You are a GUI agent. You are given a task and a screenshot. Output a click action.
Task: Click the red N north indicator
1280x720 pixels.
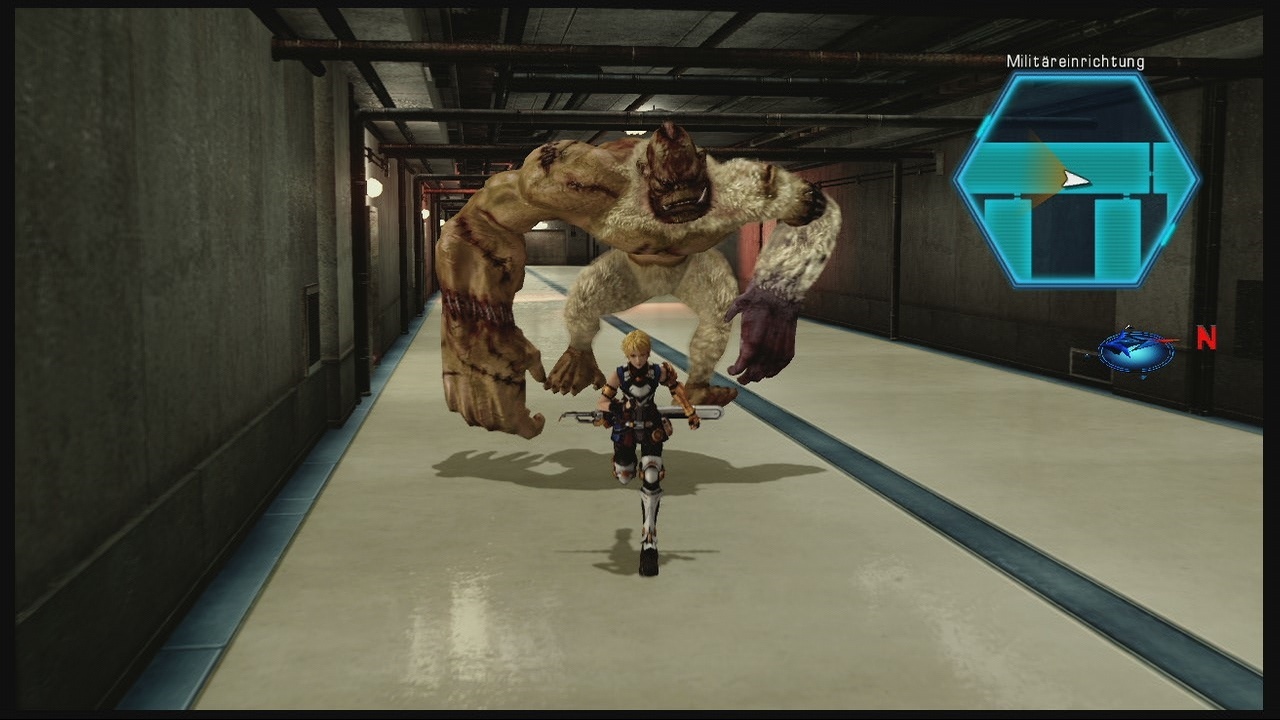[1204, 338]
